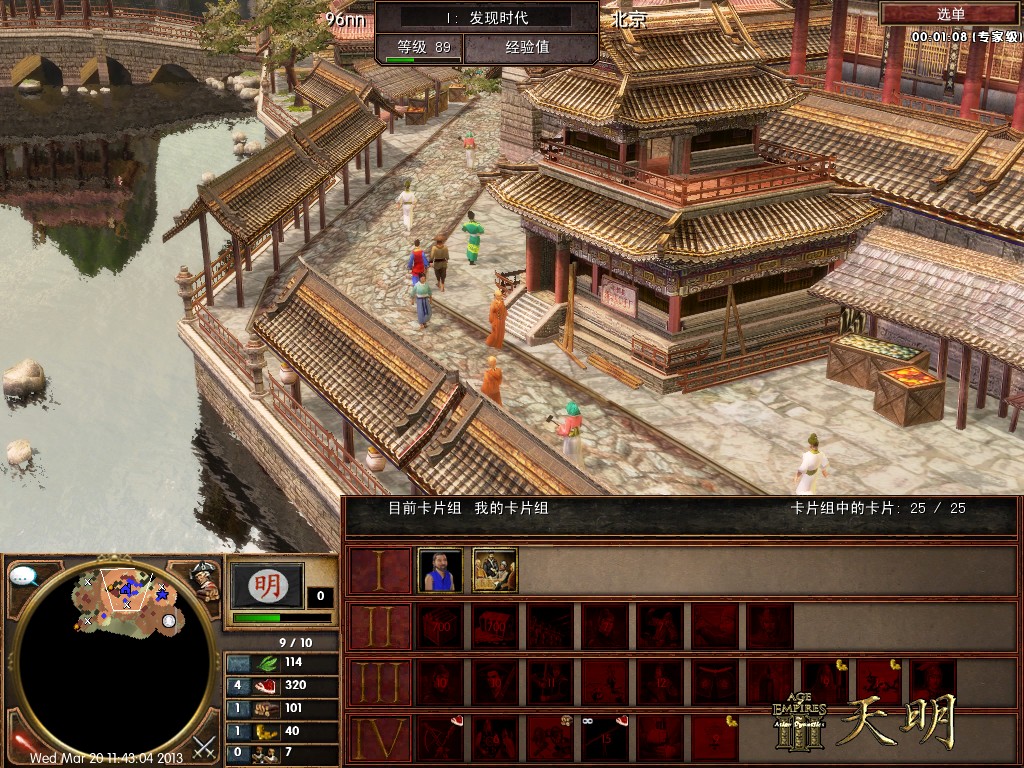Select the blue-shirted man card in Age I
1024x768 pixels.
click(440, 571)
